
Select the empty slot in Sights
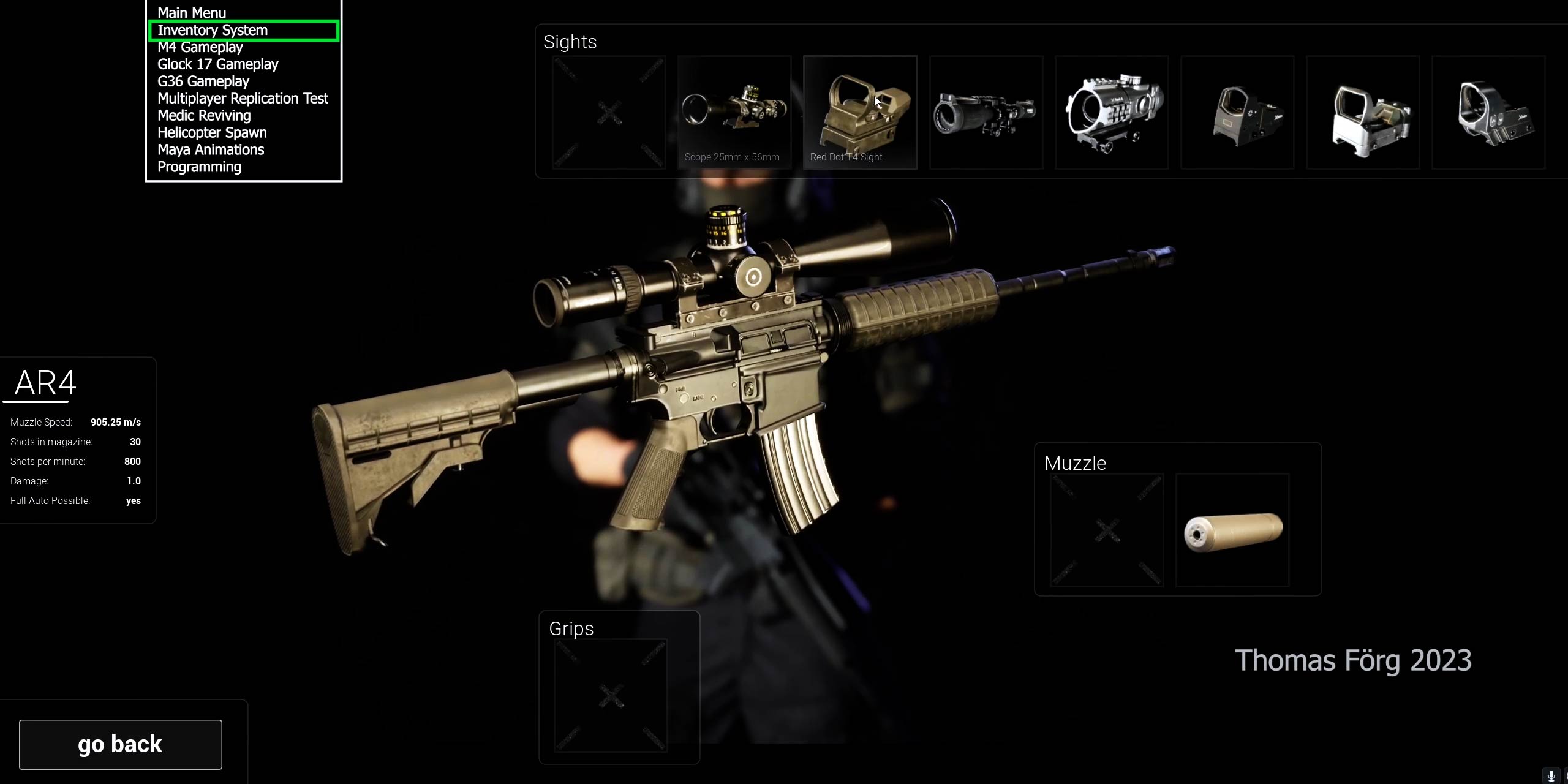coord(609,112)
